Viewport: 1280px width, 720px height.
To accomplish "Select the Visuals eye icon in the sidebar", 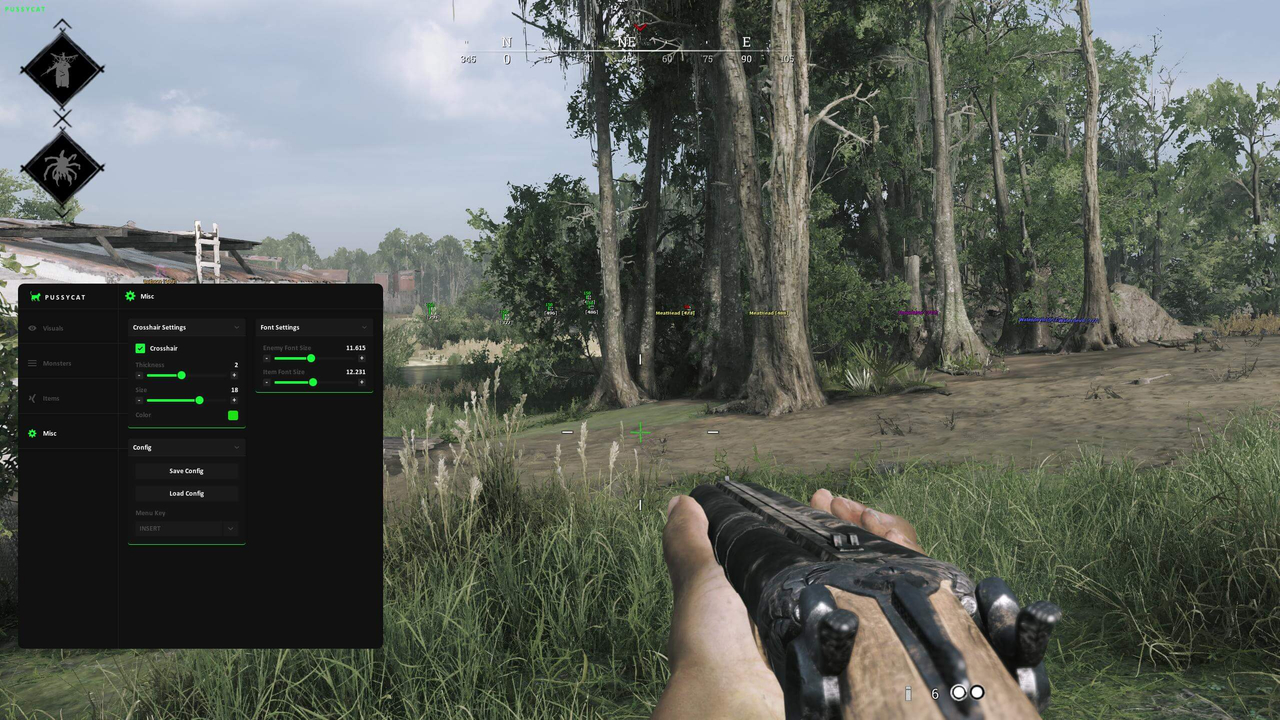I will (x=32, y=328).
